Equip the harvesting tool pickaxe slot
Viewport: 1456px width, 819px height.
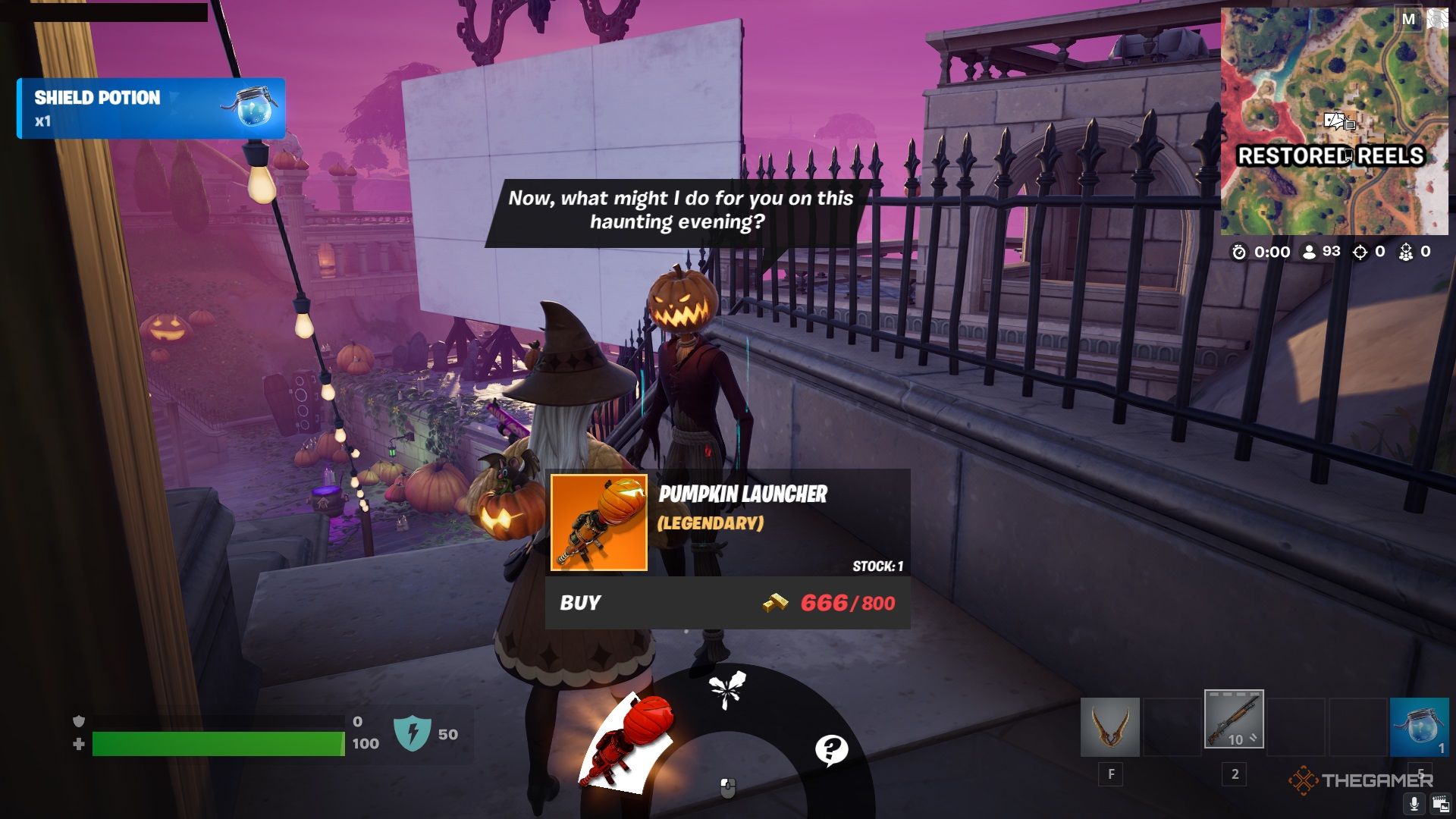(x=1109, y=727)
